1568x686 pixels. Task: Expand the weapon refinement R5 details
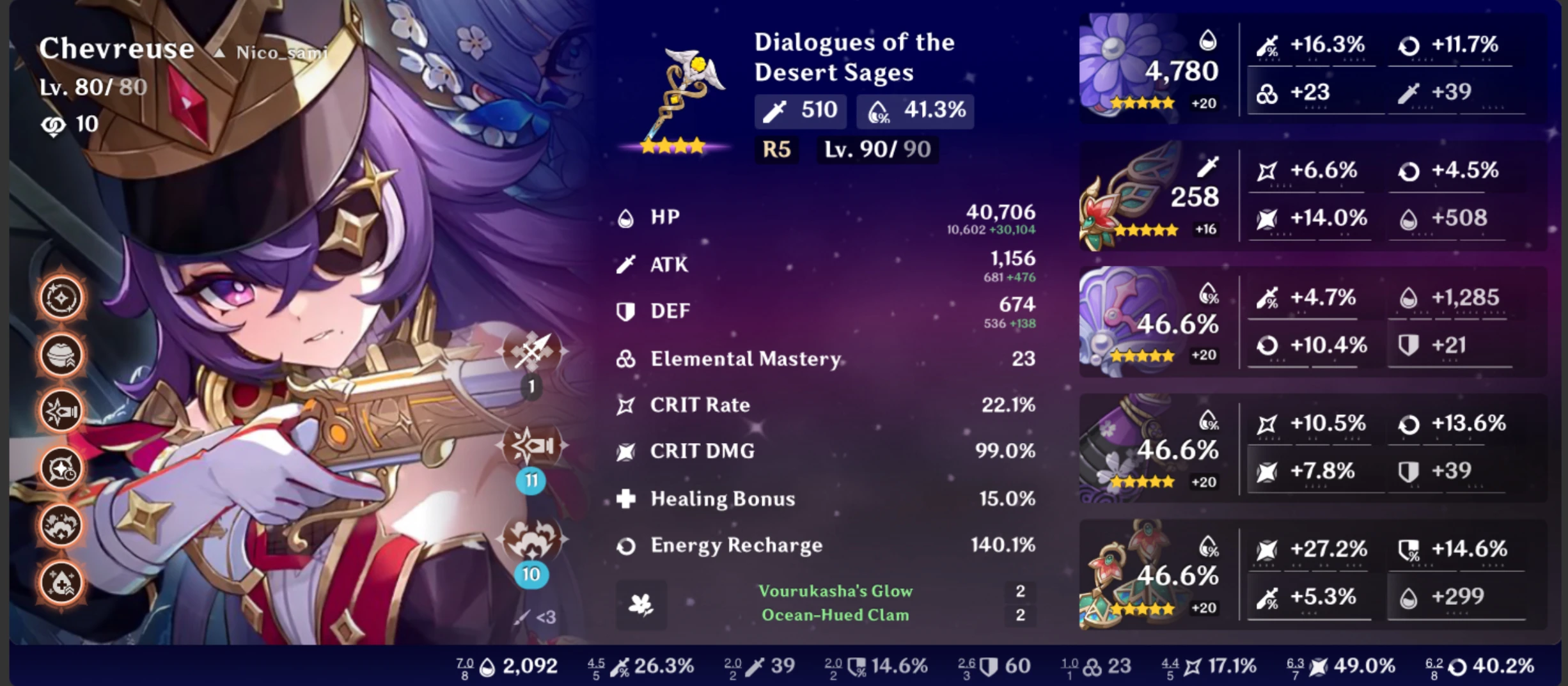[x=777, y=150]
